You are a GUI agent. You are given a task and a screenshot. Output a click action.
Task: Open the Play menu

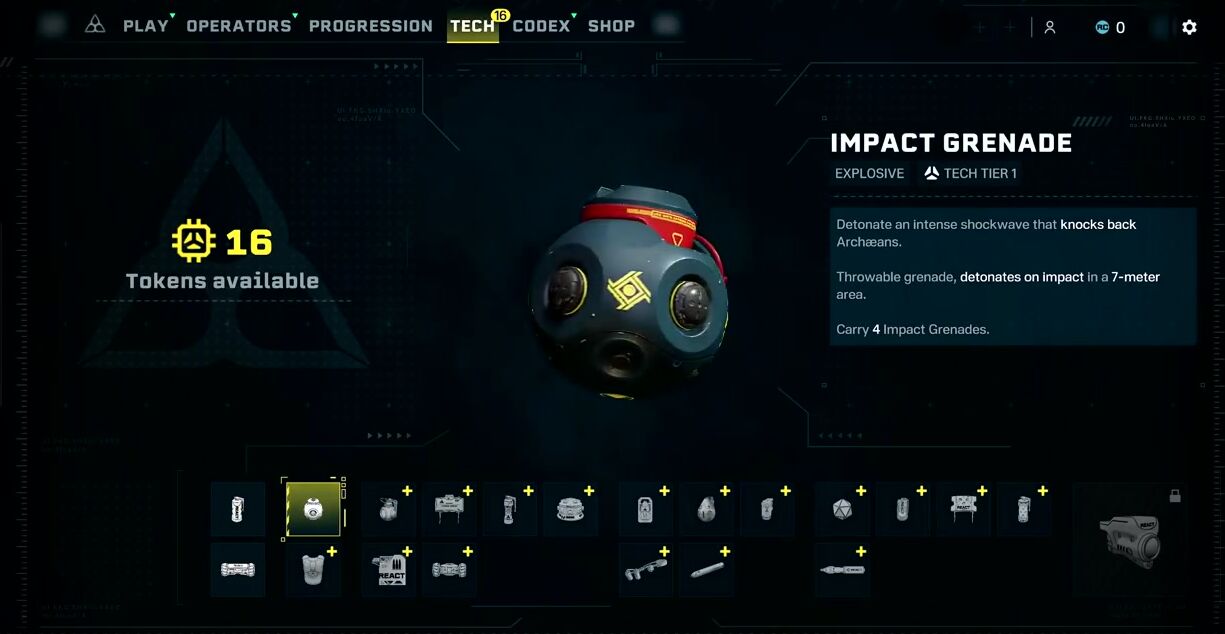[145, 26]
